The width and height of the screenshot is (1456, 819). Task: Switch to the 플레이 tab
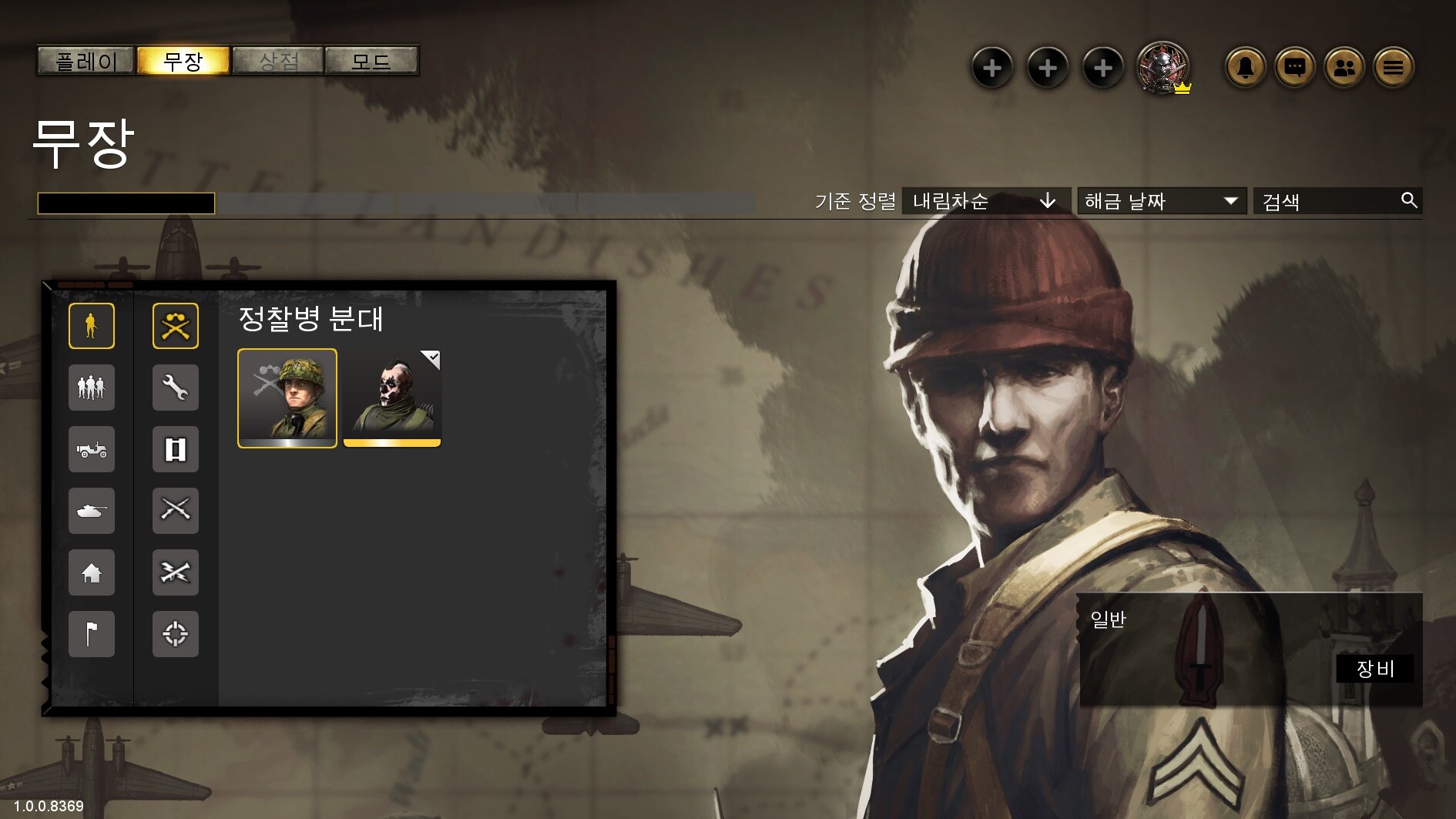point(86,61)
